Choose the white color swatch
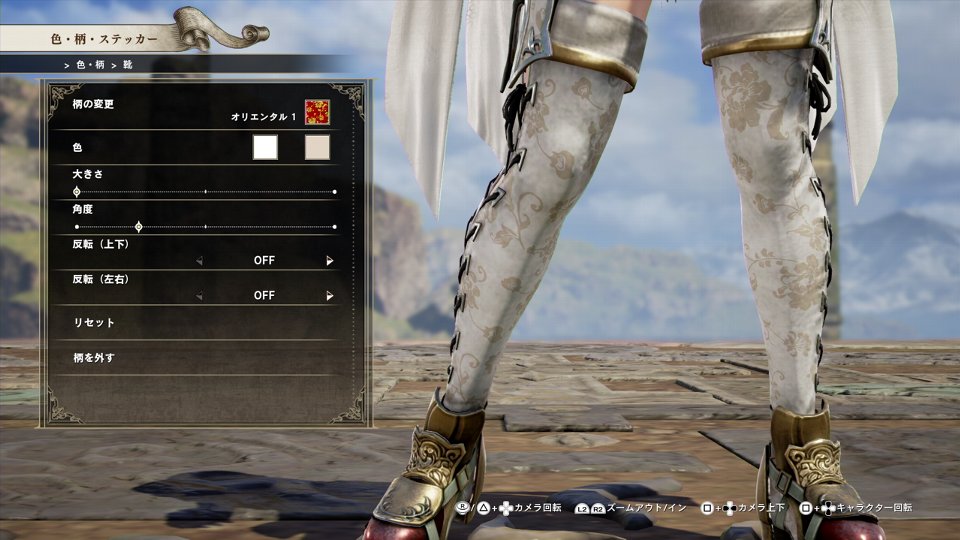 (x=265, y=148)
